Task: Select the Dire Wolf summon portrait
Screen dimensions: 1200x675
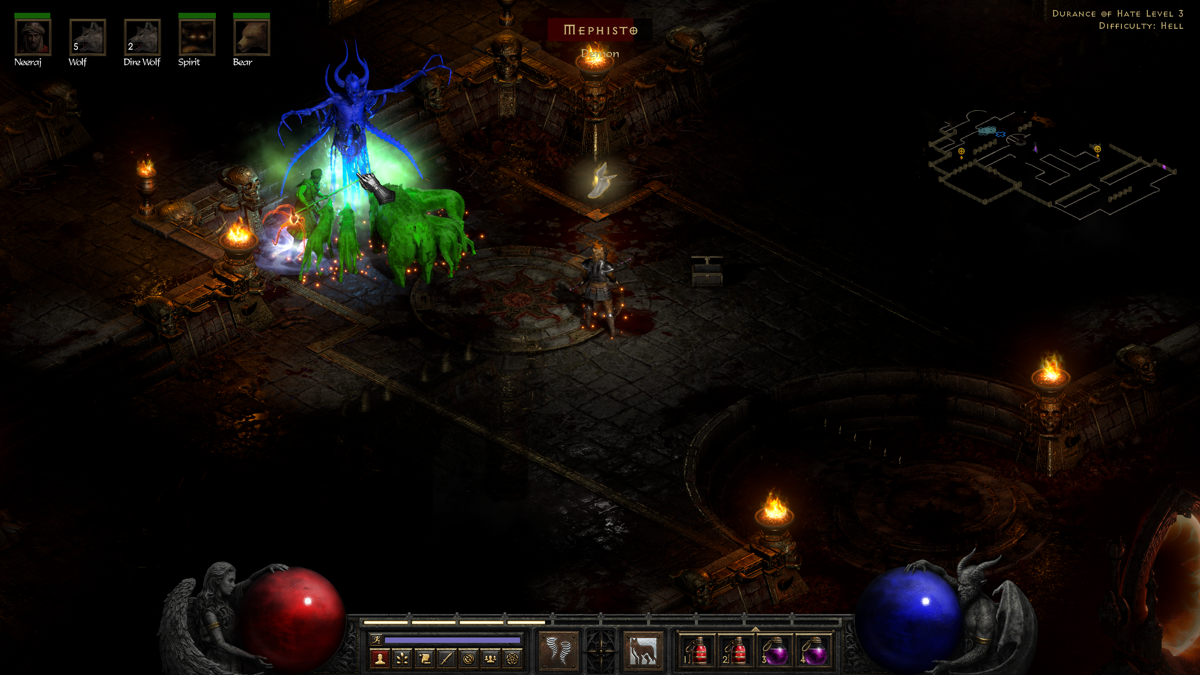Action: point(142,37)
